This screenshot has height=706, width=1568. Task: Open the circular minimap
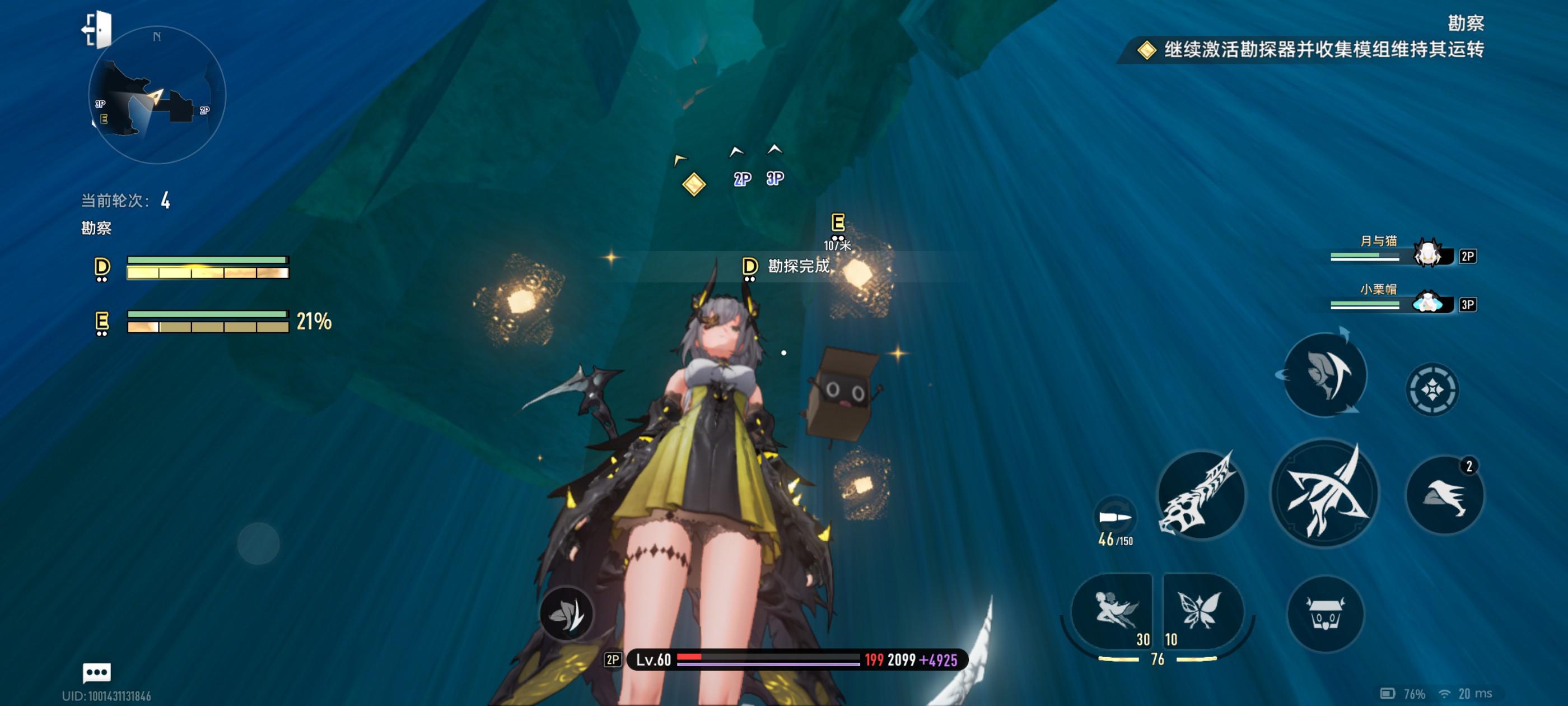(157, 96)
